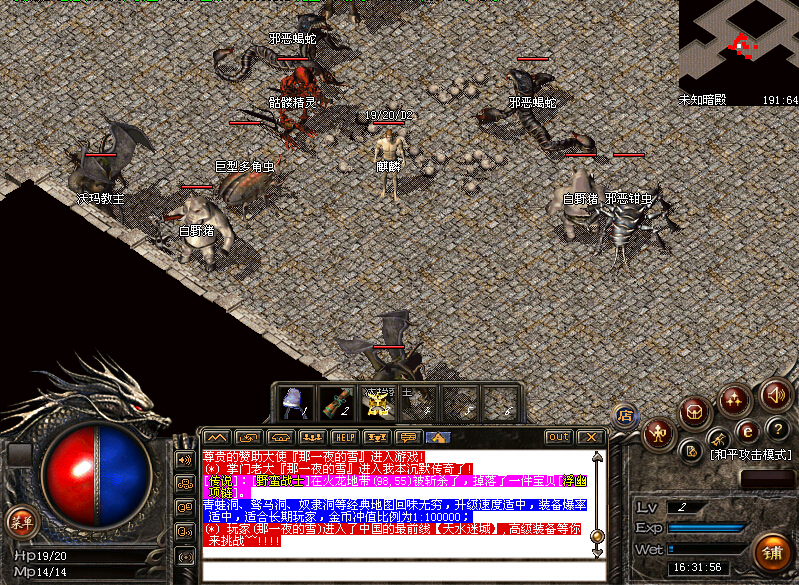
Task: Click the round 'e' icon
Action: (x=747, y=432)
